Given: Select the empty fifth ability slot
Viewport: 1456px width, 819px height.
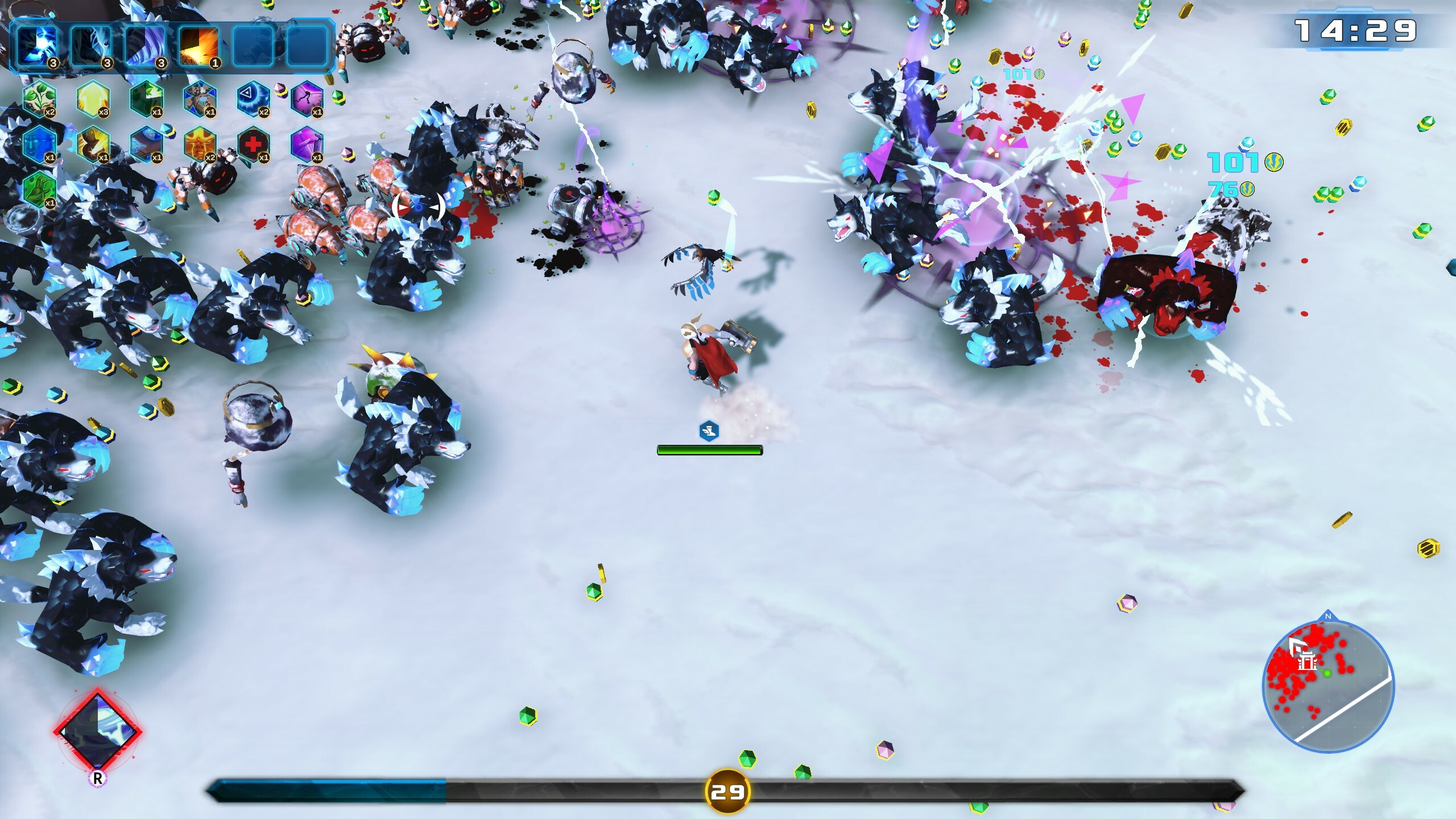Looking at the screenshot, I should tap(252, 46).
